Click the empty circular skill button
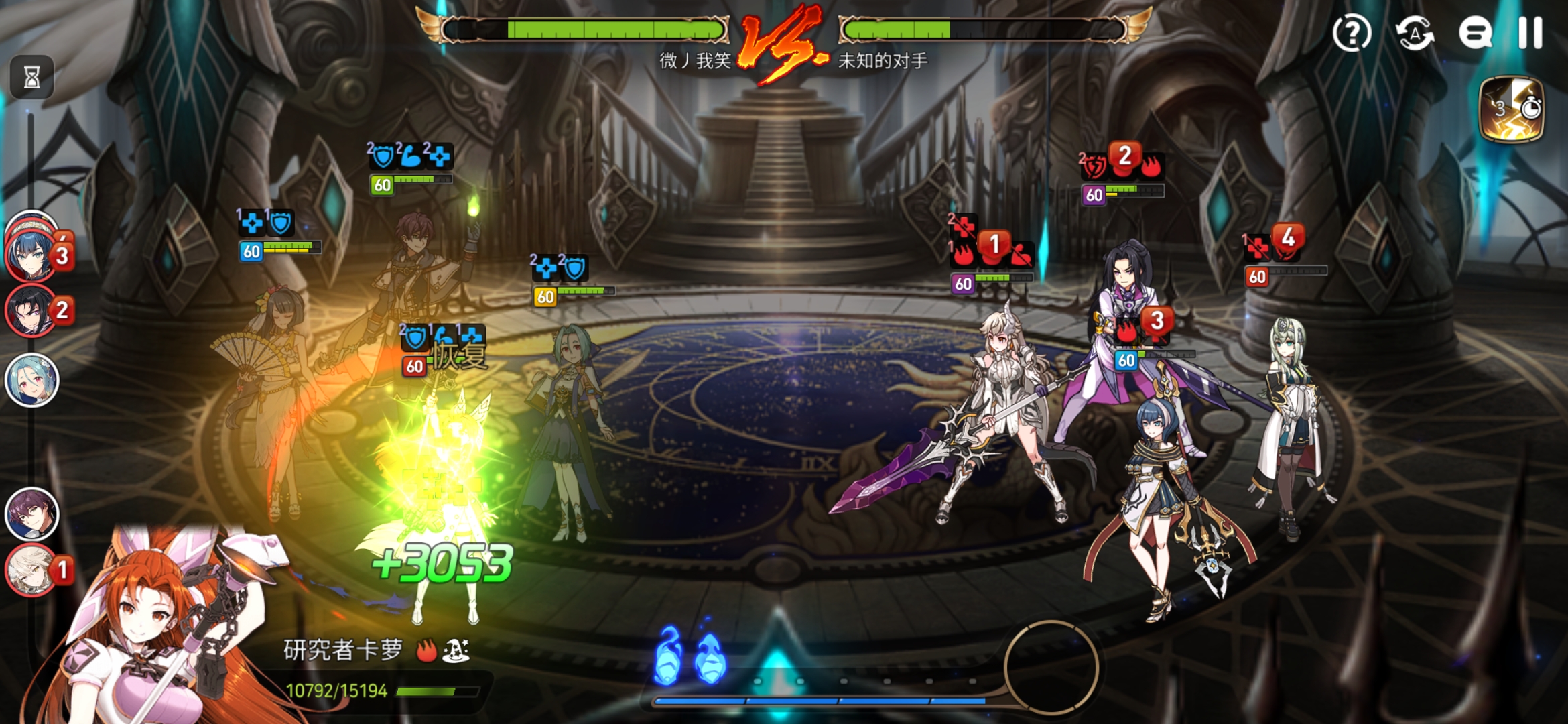 [1051, 667]
